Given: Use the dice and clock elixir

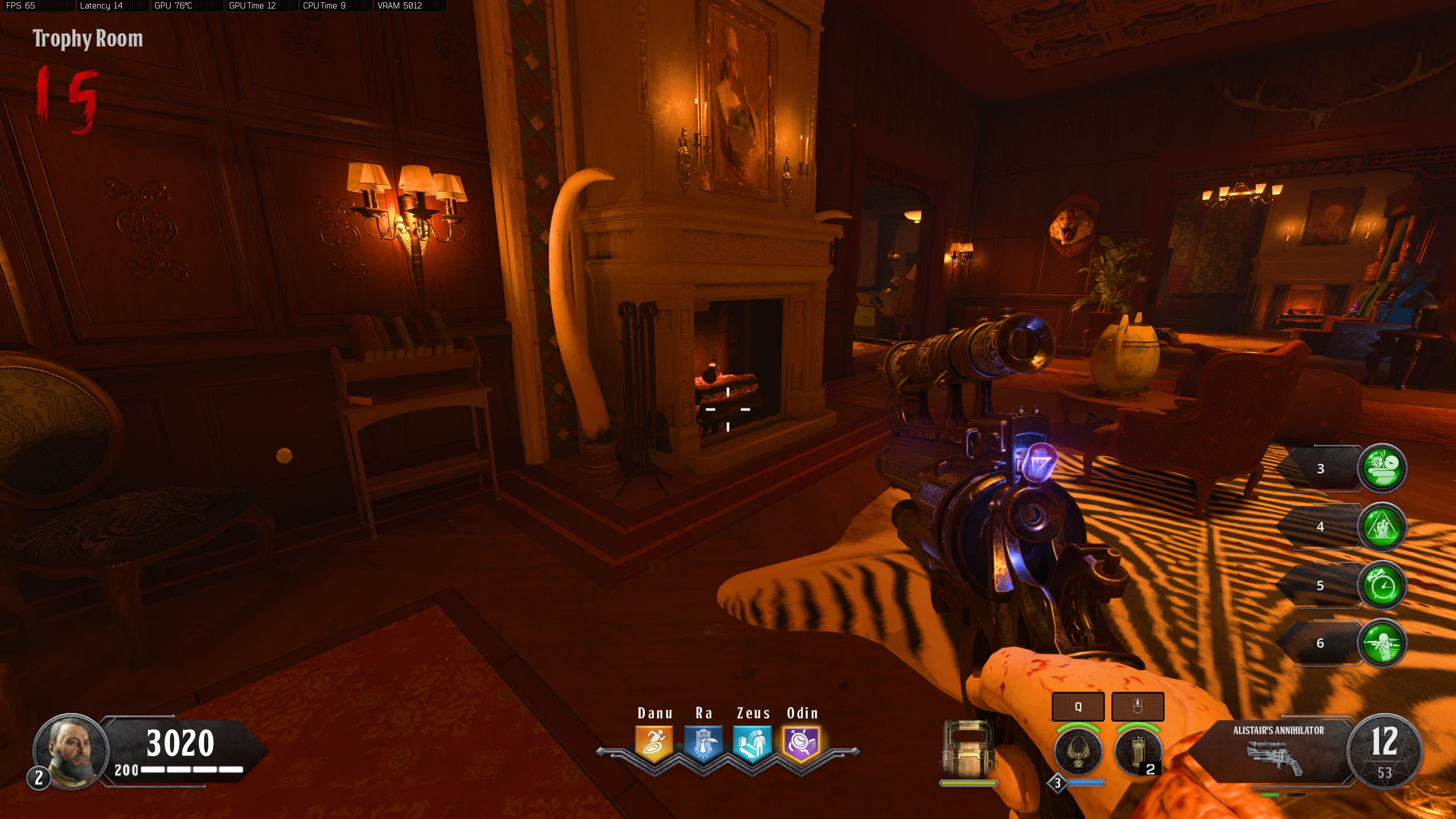Looking at the screenshot, I should click(1382, 468).
